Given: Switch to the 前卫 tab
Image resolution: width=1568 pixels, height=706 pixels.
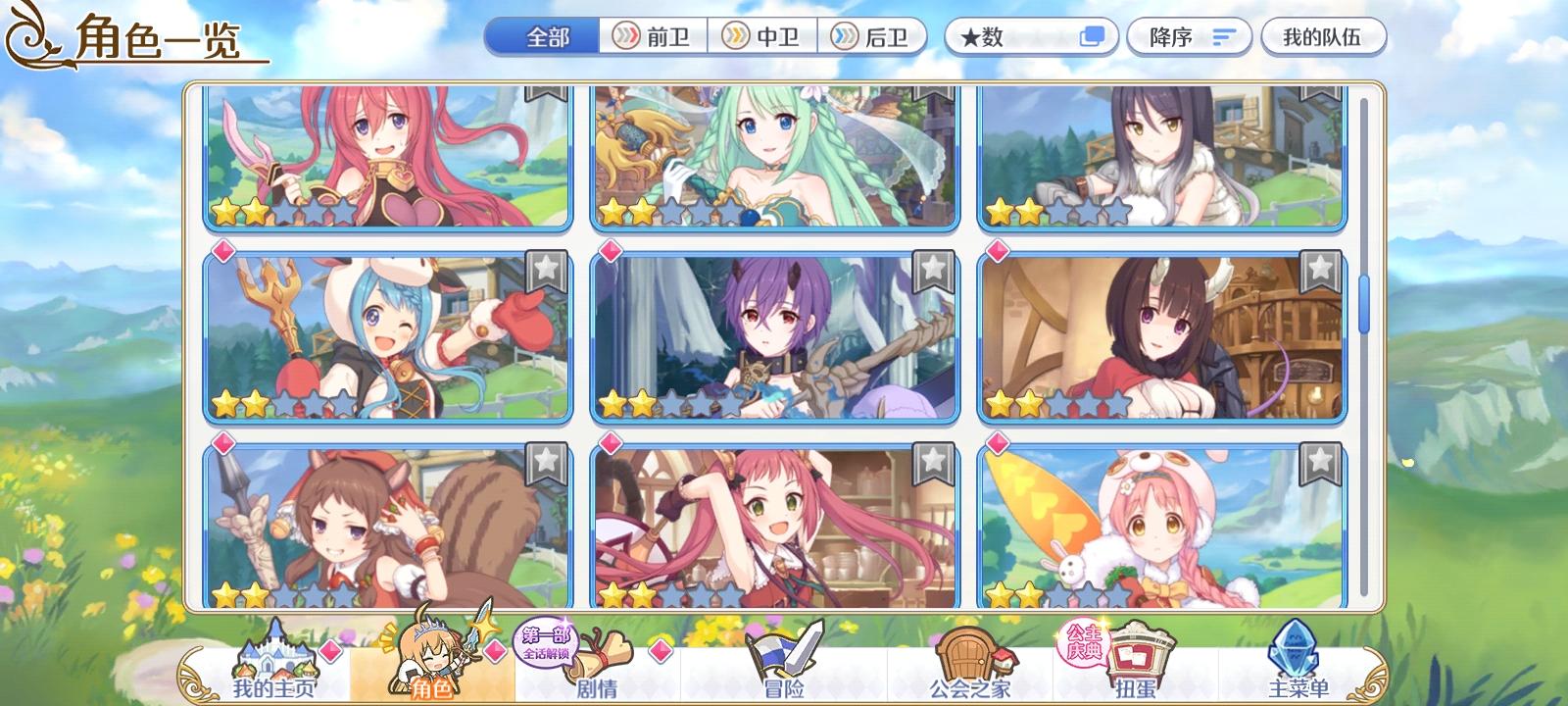Looking at the screenshot, I should click(x=655, y=36).
